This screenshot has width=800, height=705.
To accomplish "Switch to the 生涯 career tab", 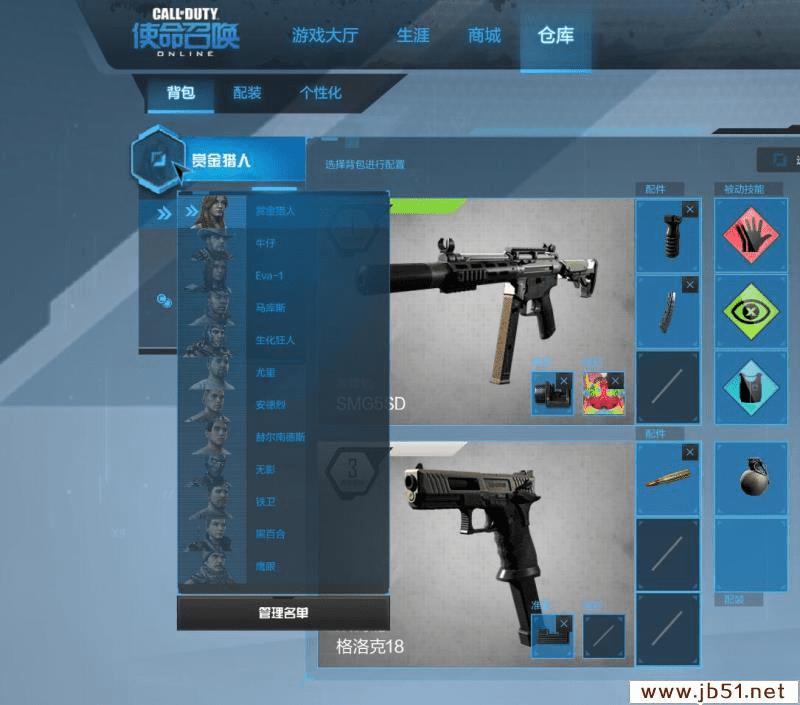I will (x=412, y=37).
